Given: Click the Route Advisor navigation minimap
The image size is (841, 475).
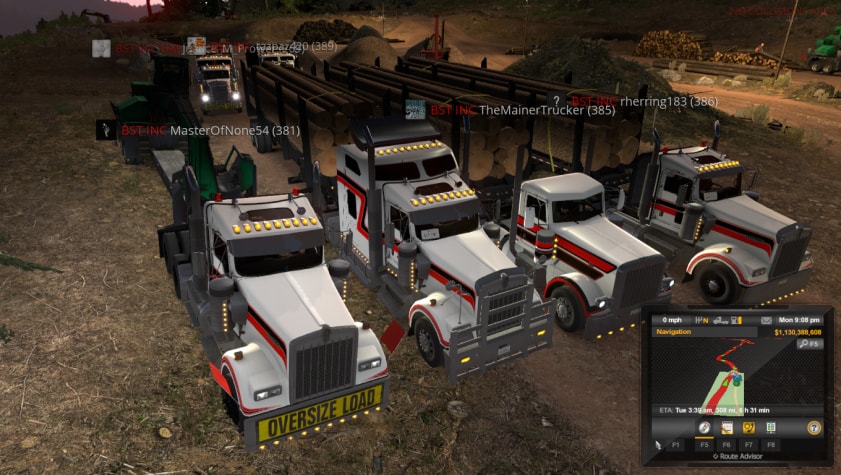Looking at the screenshot, I should pos(737,376).
